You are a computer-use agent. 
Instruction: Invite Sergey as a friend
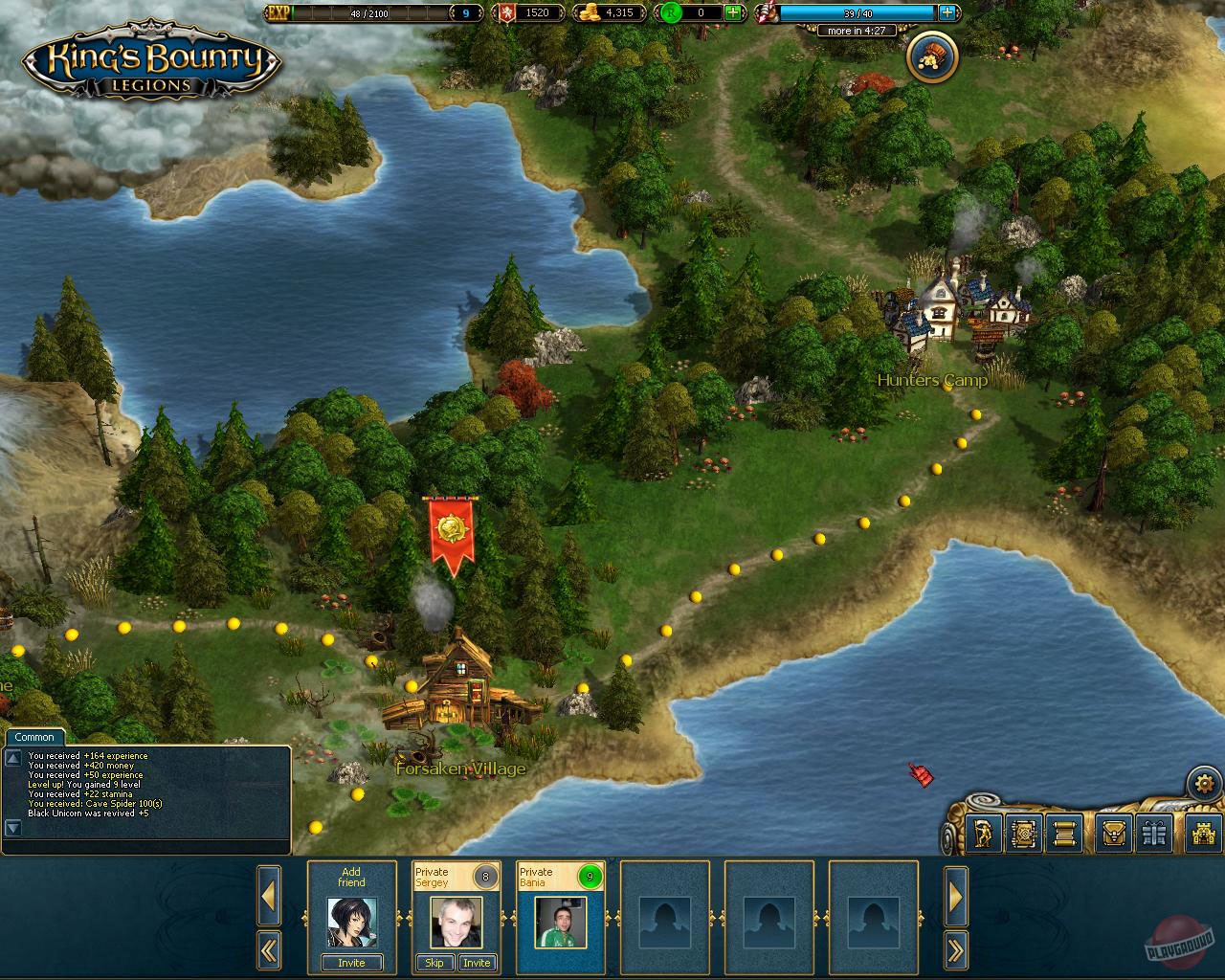[x=478, y=963]
